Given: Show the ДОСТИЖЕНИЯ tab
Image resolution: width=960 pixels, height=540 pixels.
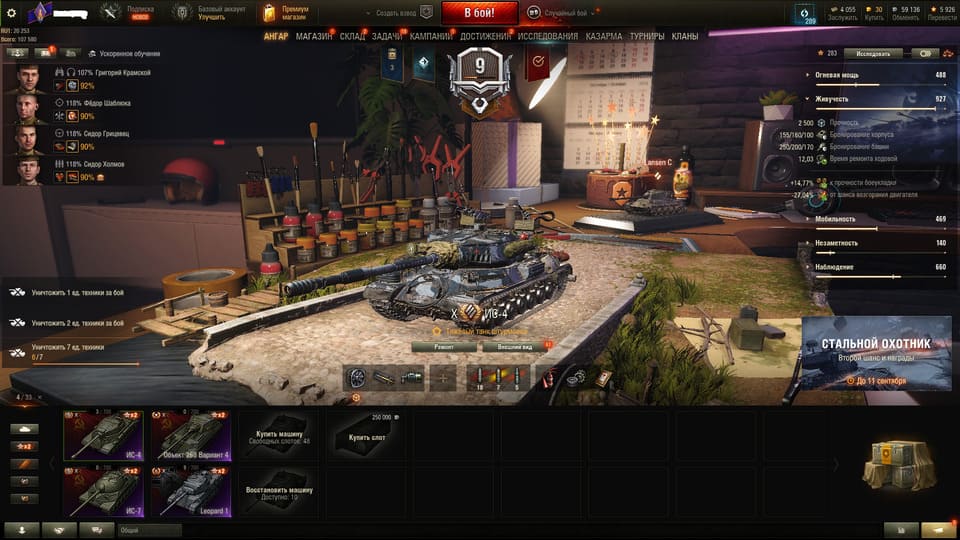Looking at the screenshot, I should [x=485, y=37].
